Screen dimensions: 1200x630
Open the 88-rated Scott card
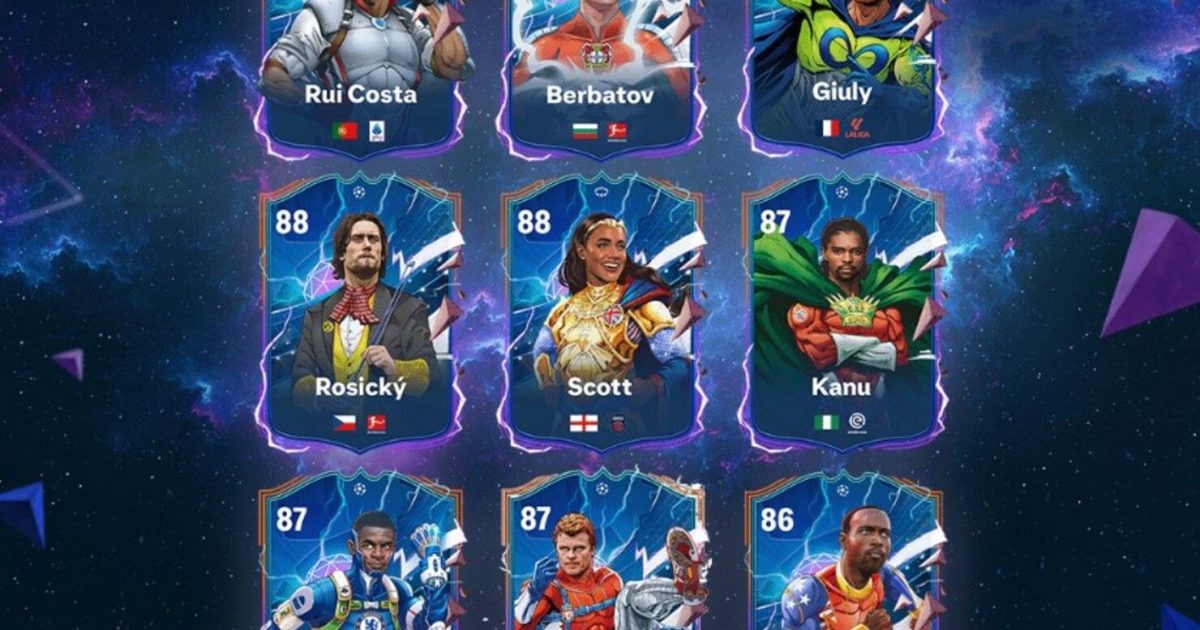point(600,310)
